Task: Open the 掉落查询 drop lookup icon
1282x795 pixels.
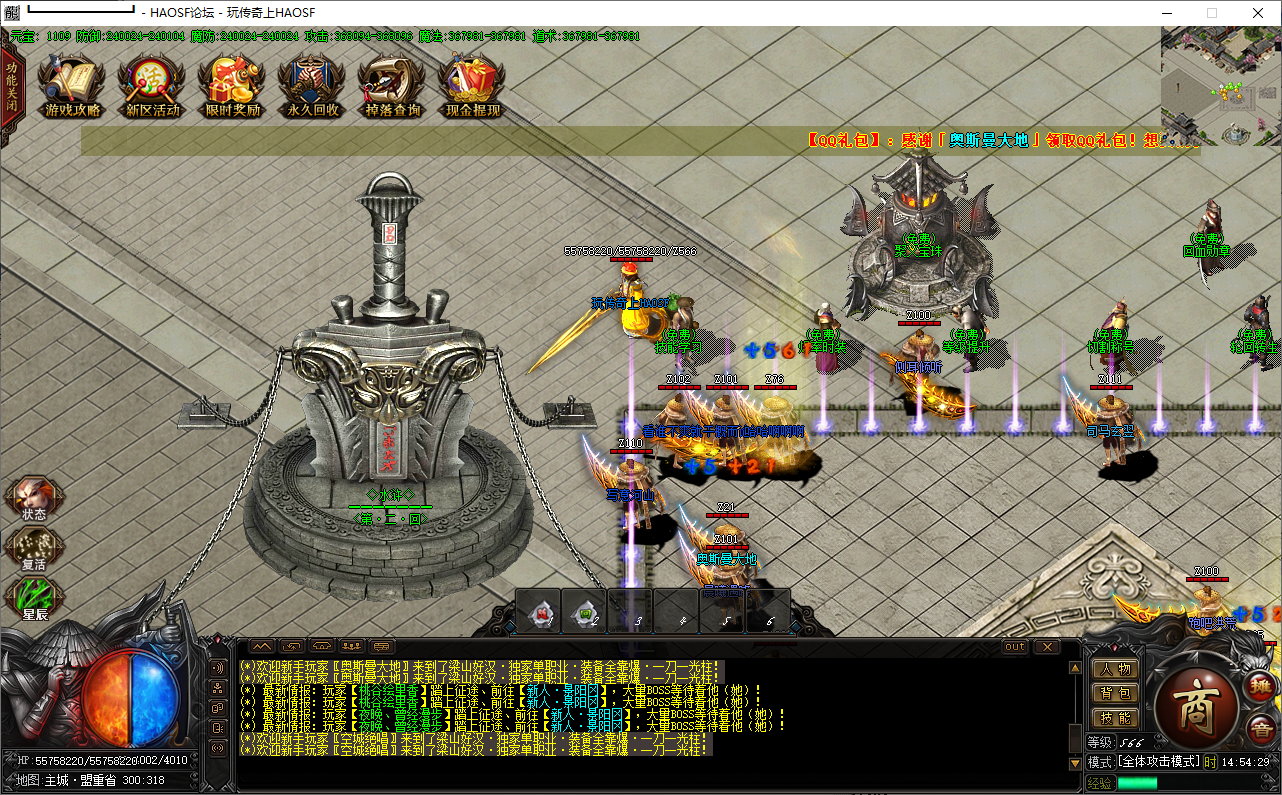Action: pyautogui.click(x=392, y=85)
